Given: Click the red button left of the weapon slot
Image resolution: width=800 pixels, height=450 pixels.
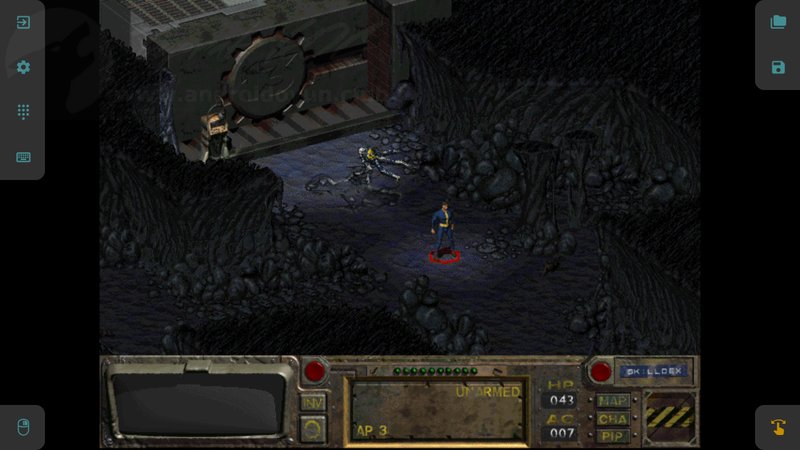Looking at the screenshot, I should click(315, 372).
